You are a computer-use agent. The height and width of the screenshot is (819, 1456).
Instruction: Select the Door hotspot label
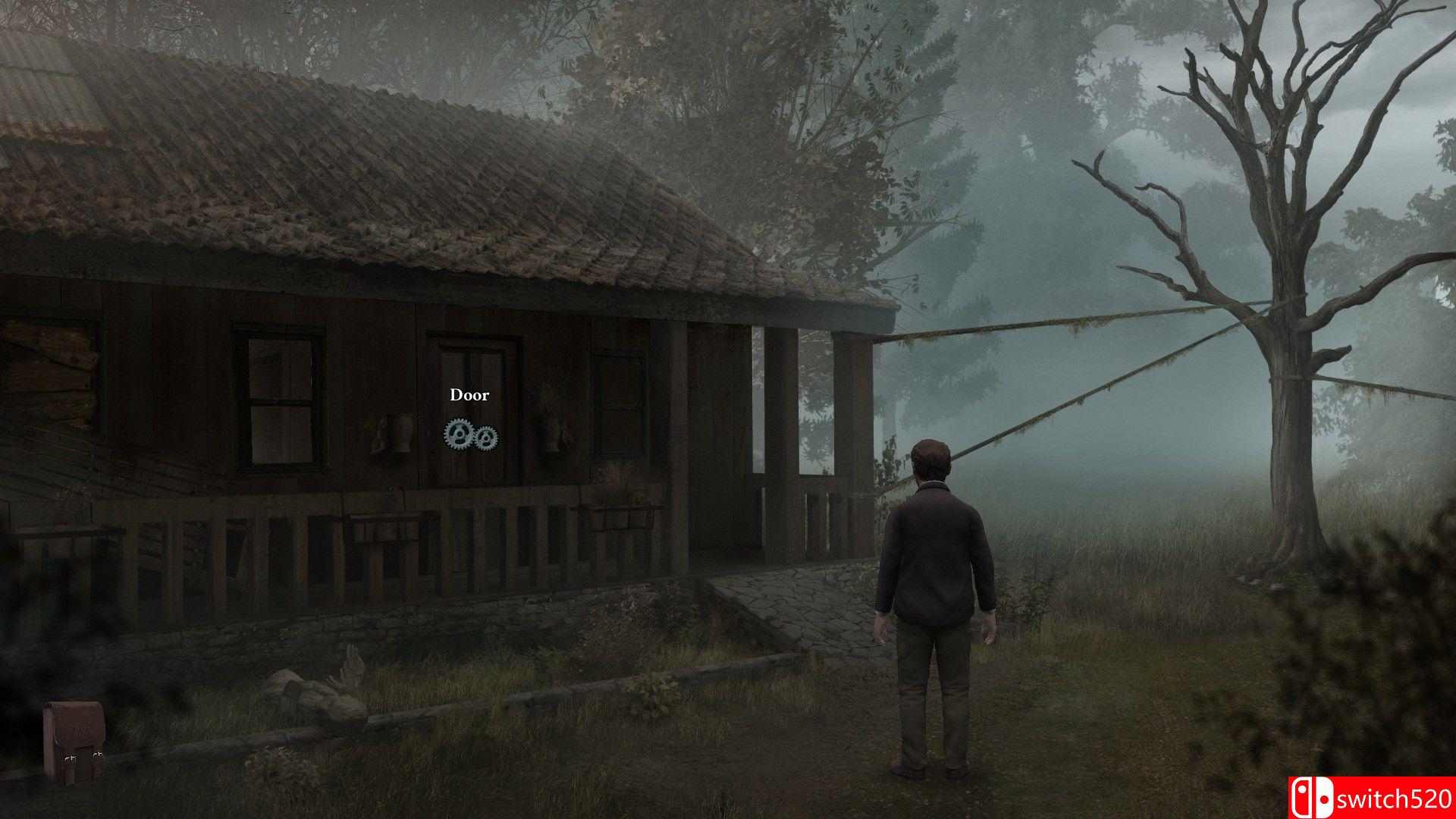click(x=470, y=394)
